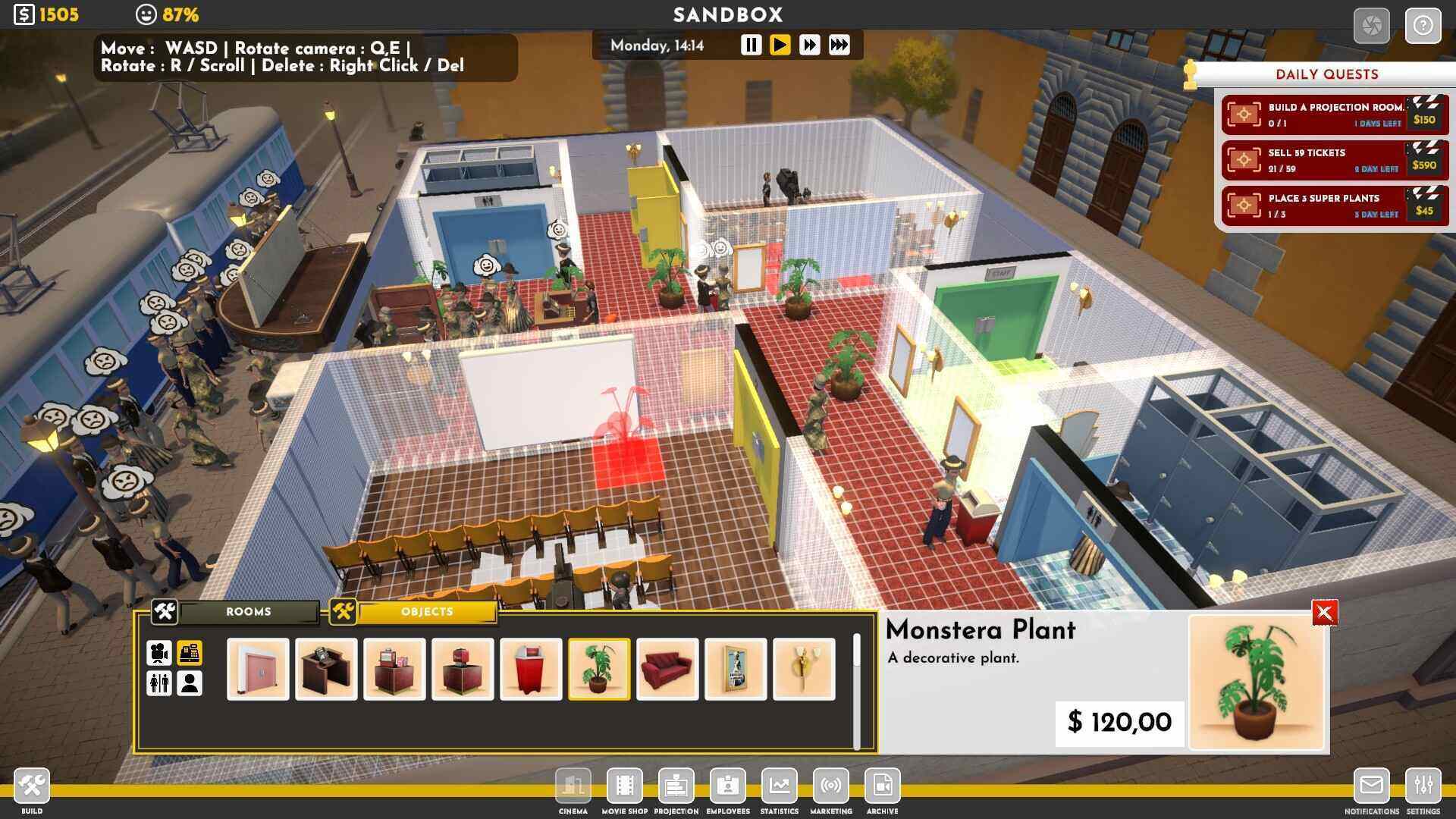Switch to the Rooms tab
The width and height of the screenshot is (1456, 819).
248,612
